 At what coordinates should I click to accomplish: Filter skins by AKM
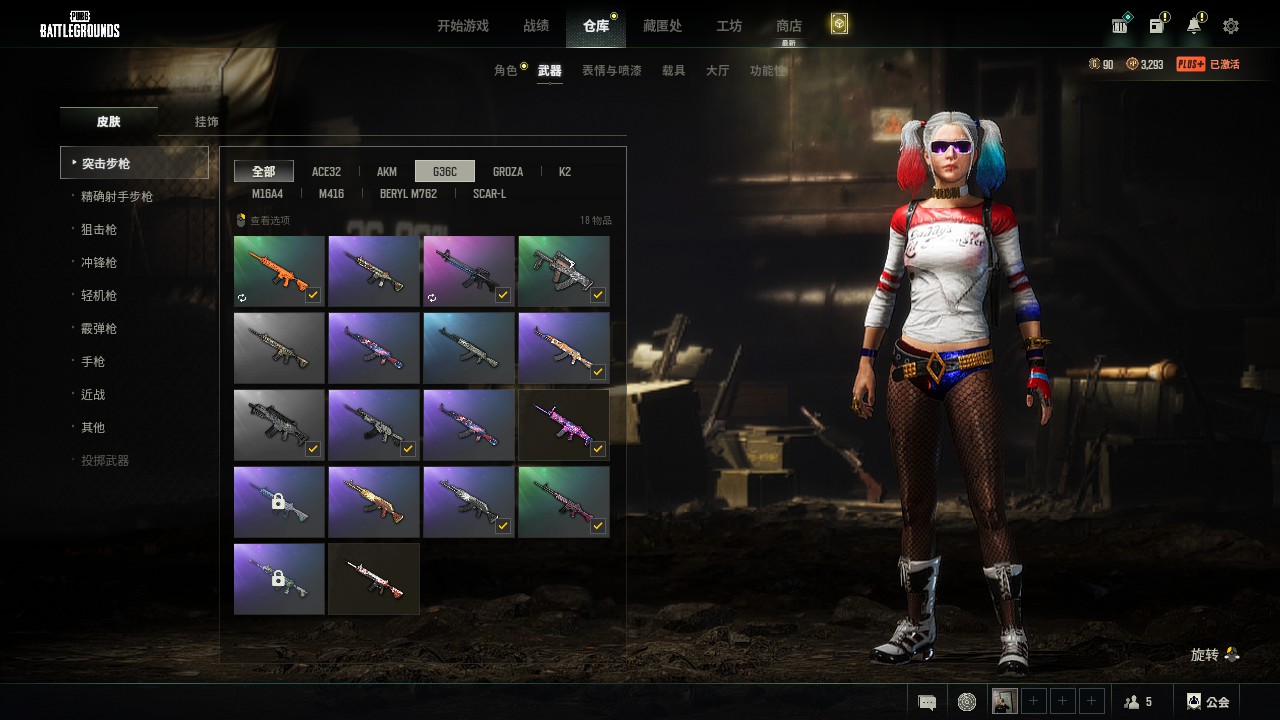(387, 172)
